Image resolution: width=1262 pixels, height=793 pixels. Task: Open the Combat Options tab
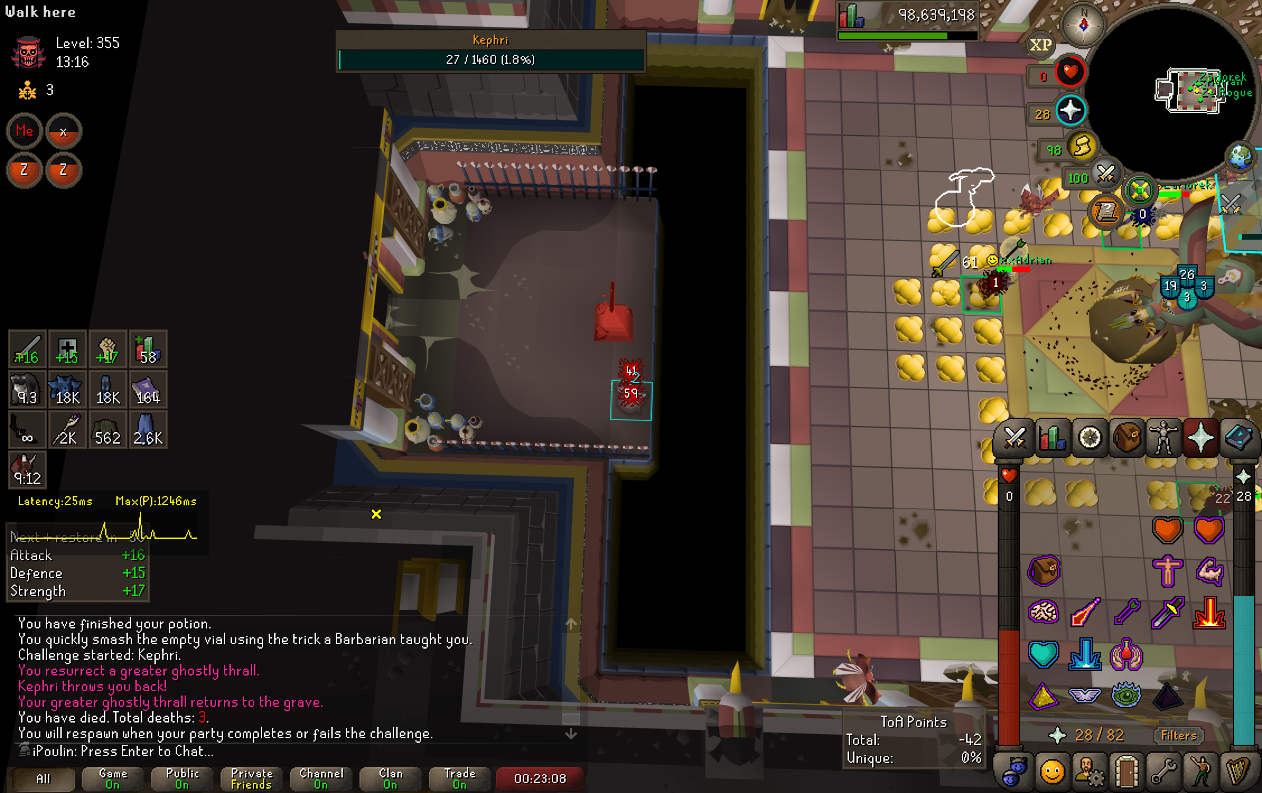tap(1015, 437)
